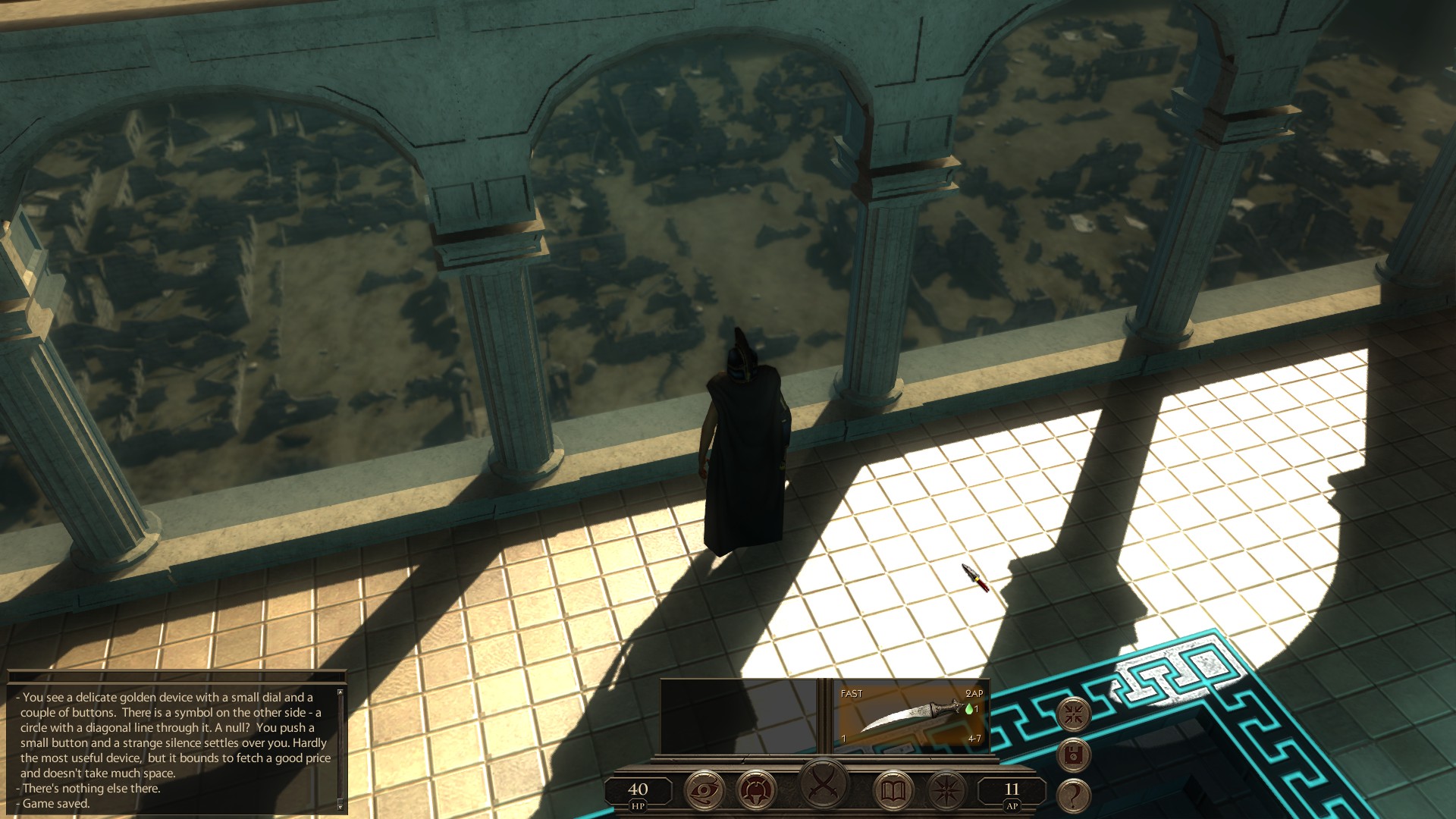Image resolution: width=1456 pixels, height=819 pixels.
Task: Click the green poison droplet indicator
Action: pos(969,710)
